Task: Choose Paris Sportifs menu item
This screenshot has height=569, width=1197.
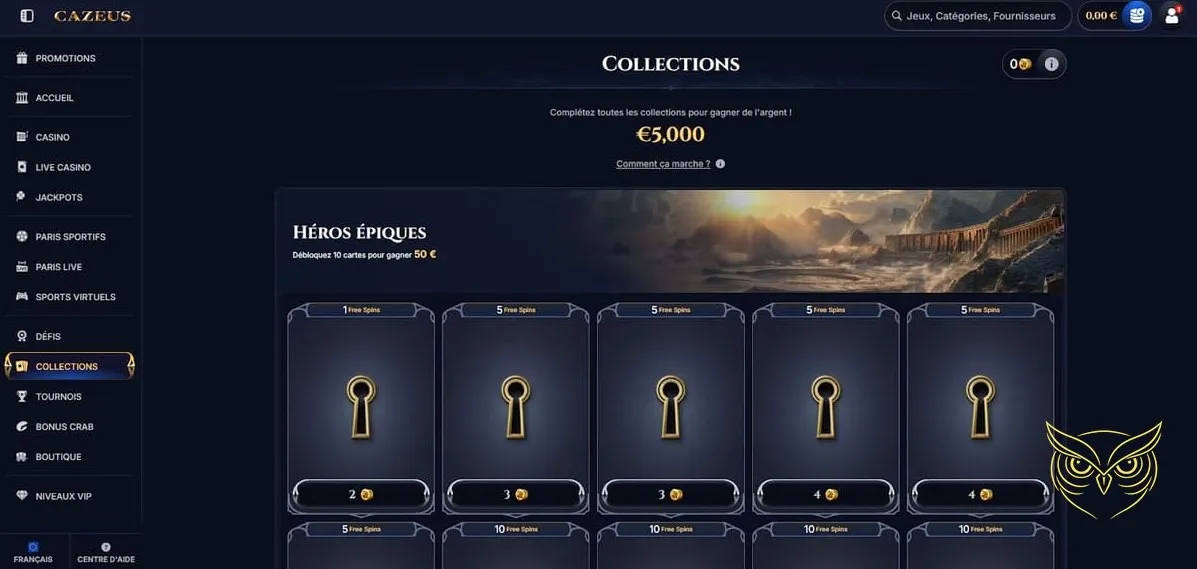Action: click(70, 237)
